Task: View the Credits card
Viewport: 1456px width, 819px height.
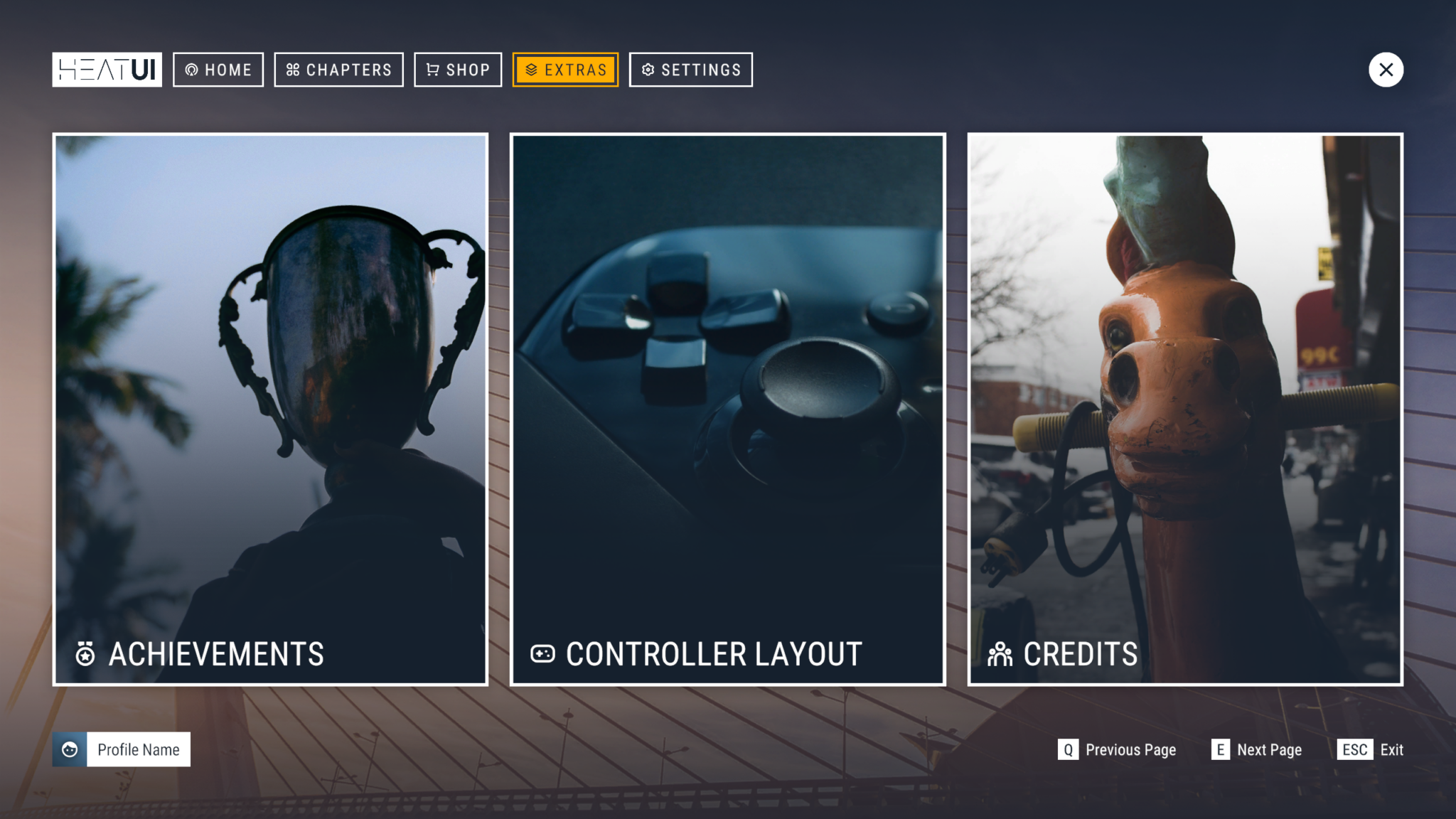Action: tap(1184, 409)
